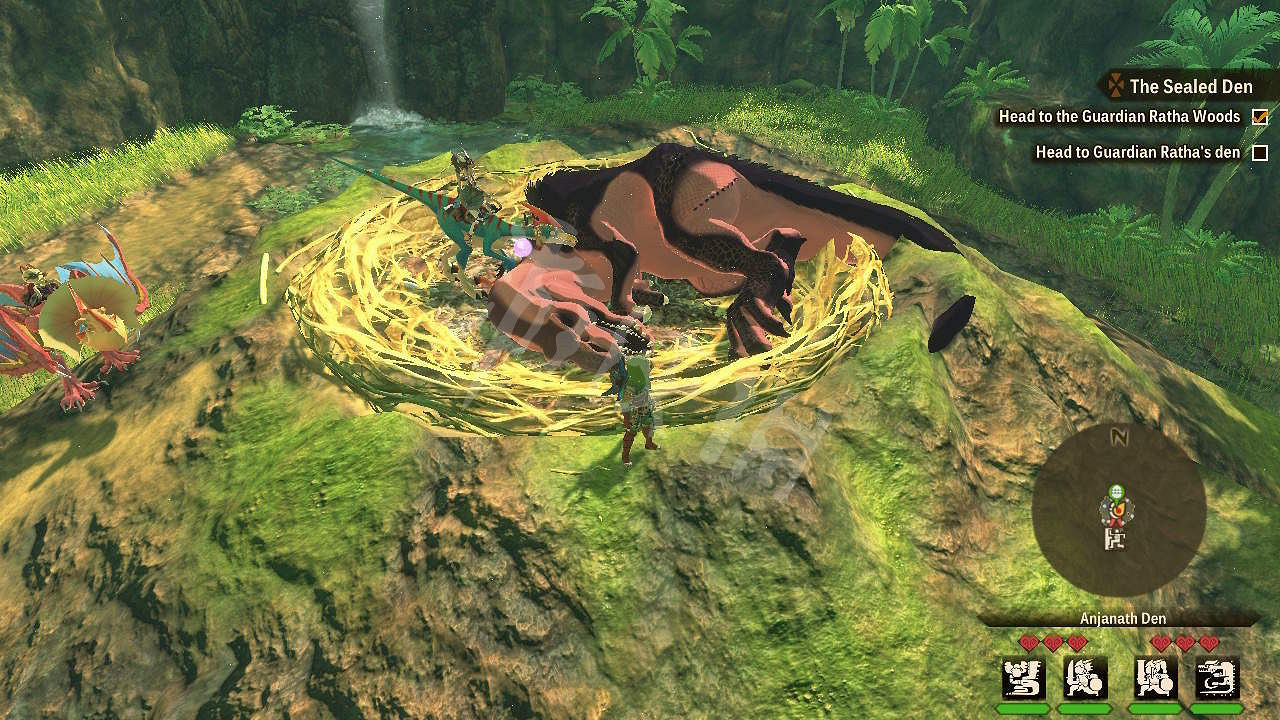Expand The Sealed Den quest panel
The image size is (1280, 720).
pyautogui.click(x=1190, y=87)
